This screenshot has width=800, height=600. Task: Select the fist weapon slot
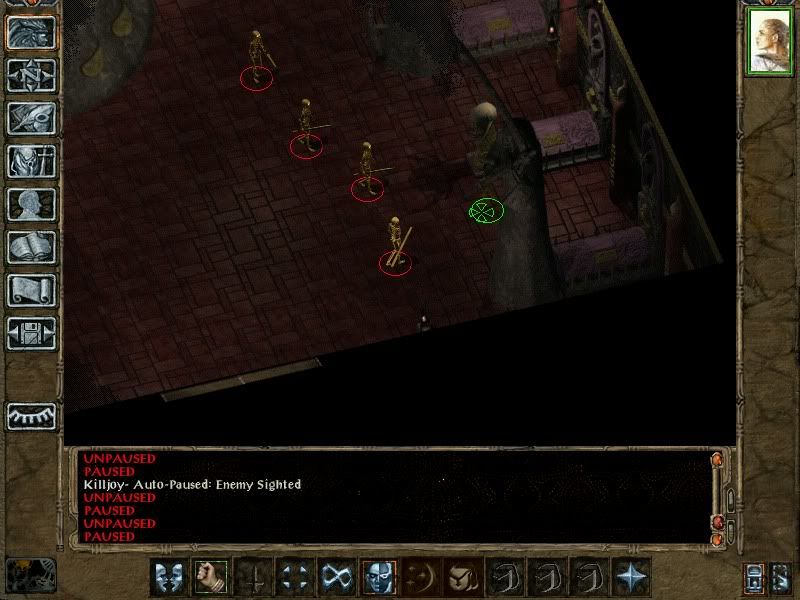(x=209, y=577)
